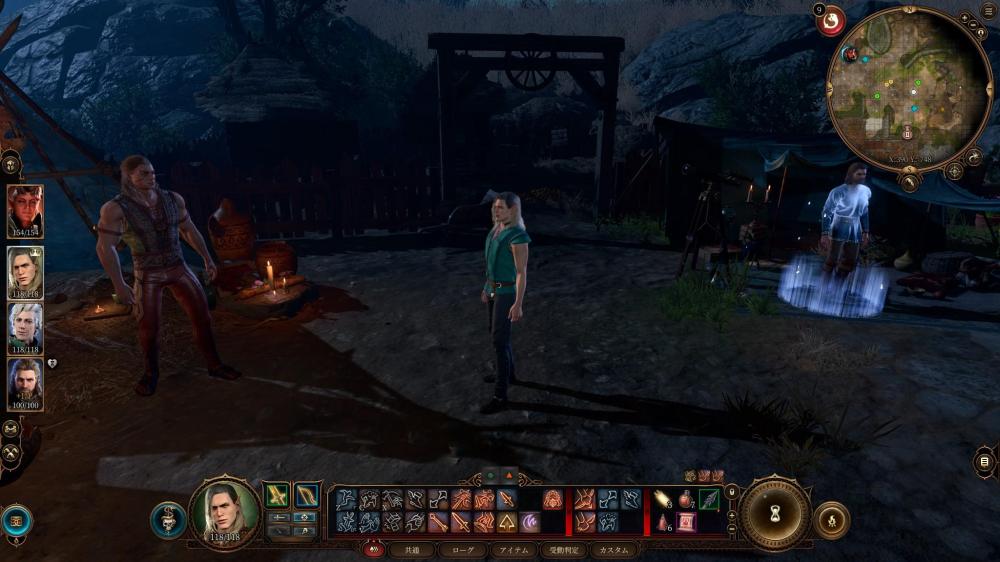The image size is (1000, 562).
Task: Select the red-haired party member portrait
Action: (25, 209)
